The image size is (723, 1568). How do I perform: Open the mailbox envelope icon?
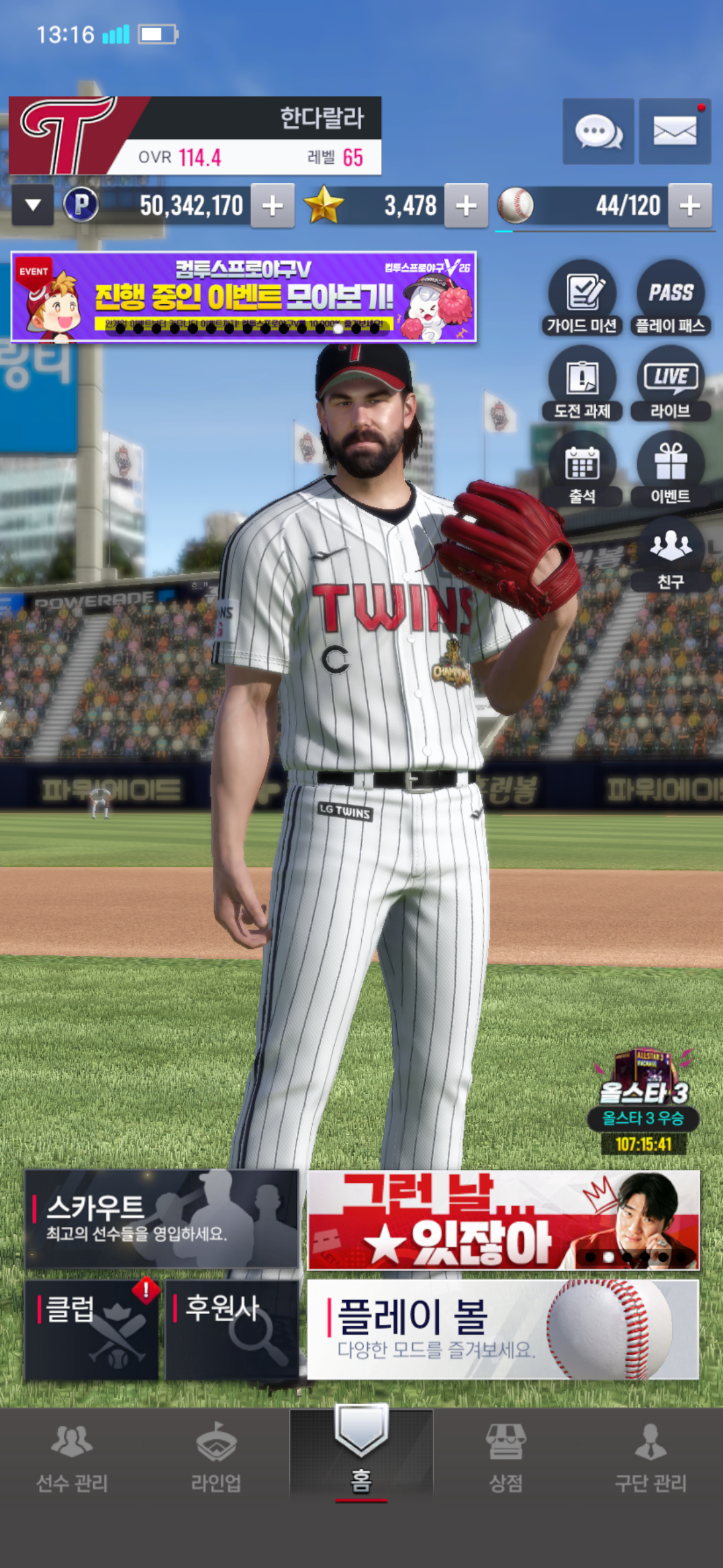click(x=675, y=131)
